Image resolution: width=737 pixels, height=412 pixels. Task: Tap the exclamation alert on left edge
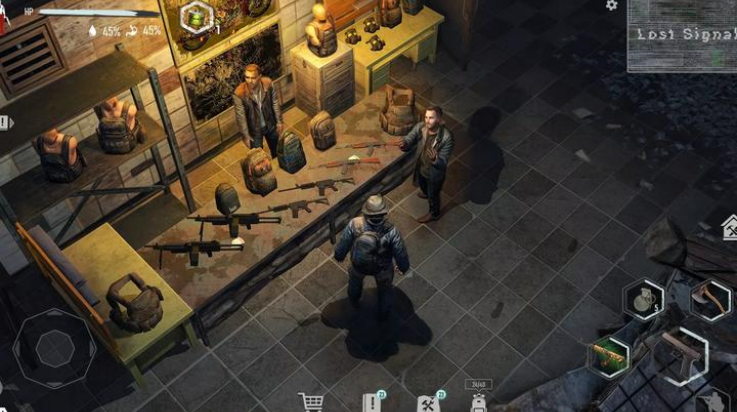(4, 122)
